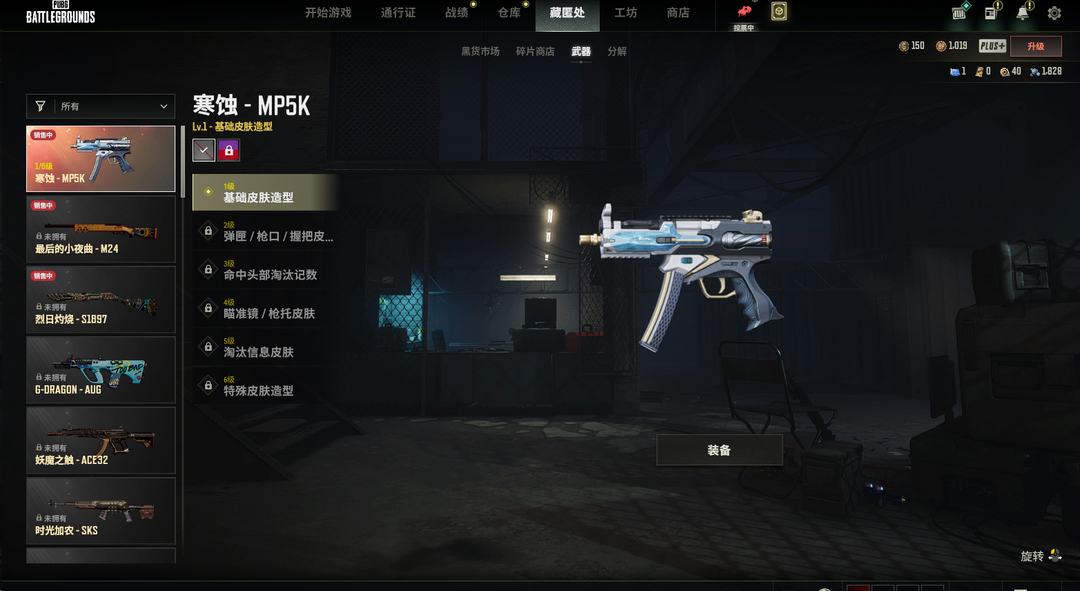This screenshot has width=1080, height=591.
Task: Switch to the 通行证 tab
Action: (398, 13)
